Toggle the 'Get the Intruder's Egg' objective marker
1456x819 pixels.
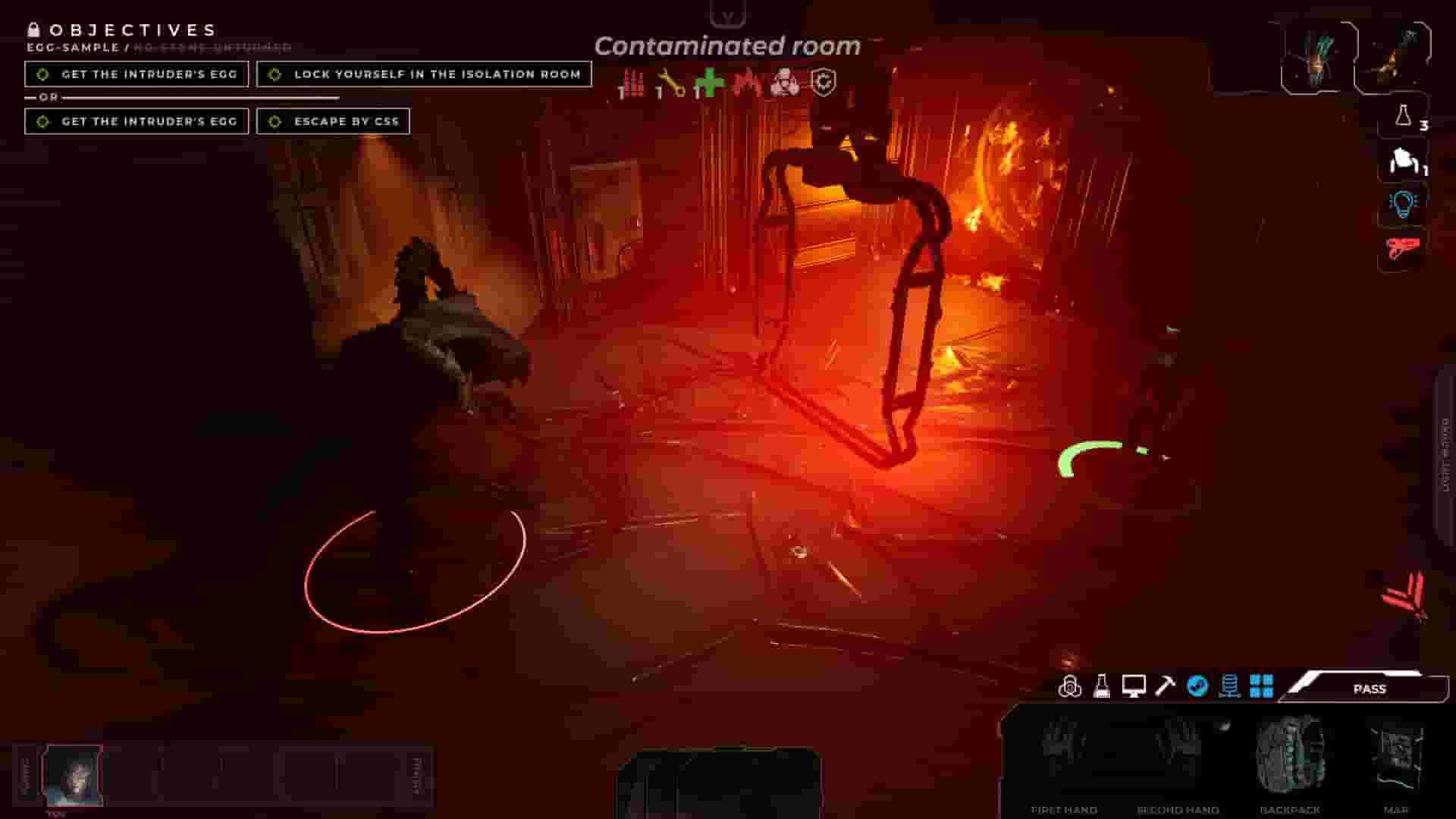pos(43,74)
